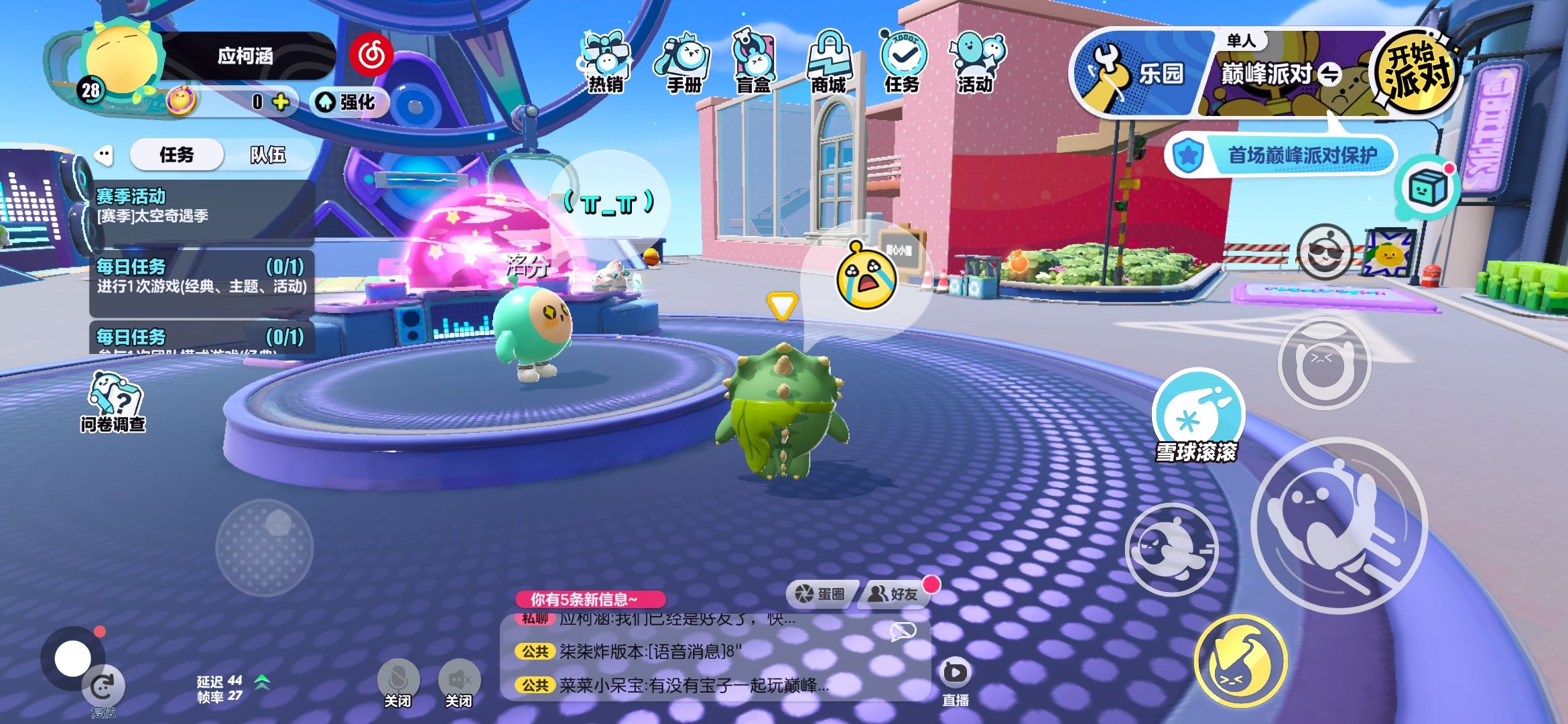The height and width of the screenshot is (724, 1568).
Task: Open the 好友 friends list
Action: point(893,594)
